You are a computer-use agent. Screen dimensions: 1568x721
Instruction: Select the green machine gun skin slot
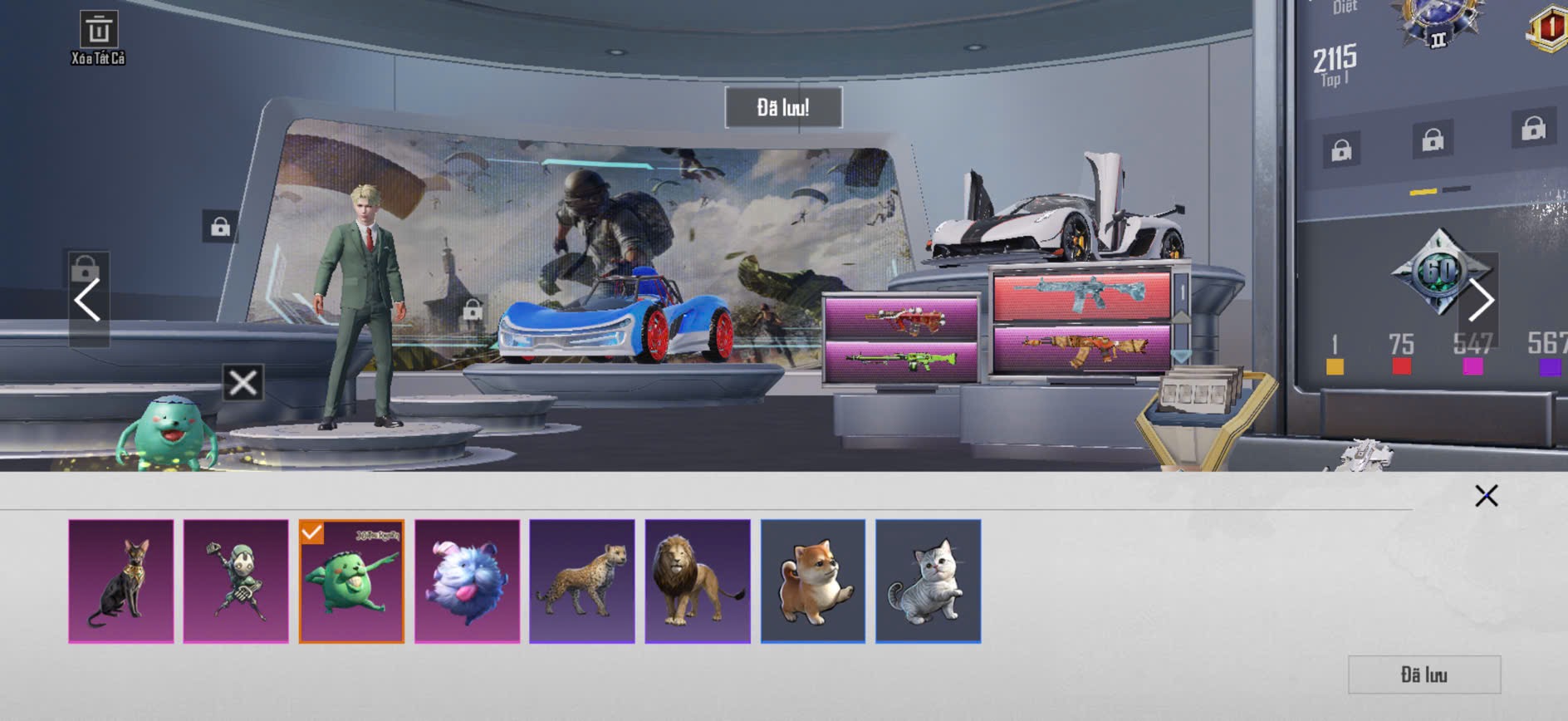[x=901, y=361]
